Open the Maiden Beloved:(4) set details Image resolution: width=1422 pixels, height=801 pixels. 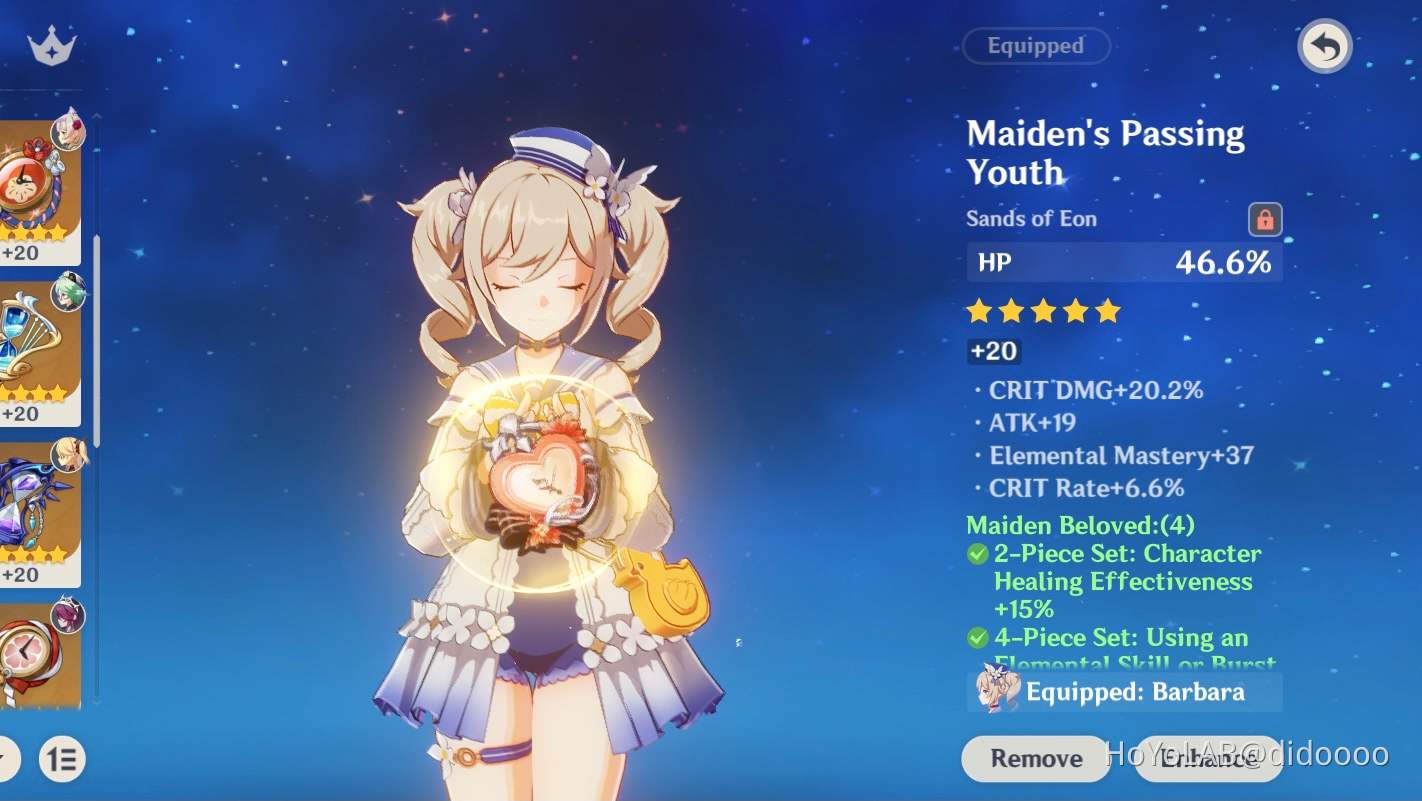click(x=1082, y=524)
